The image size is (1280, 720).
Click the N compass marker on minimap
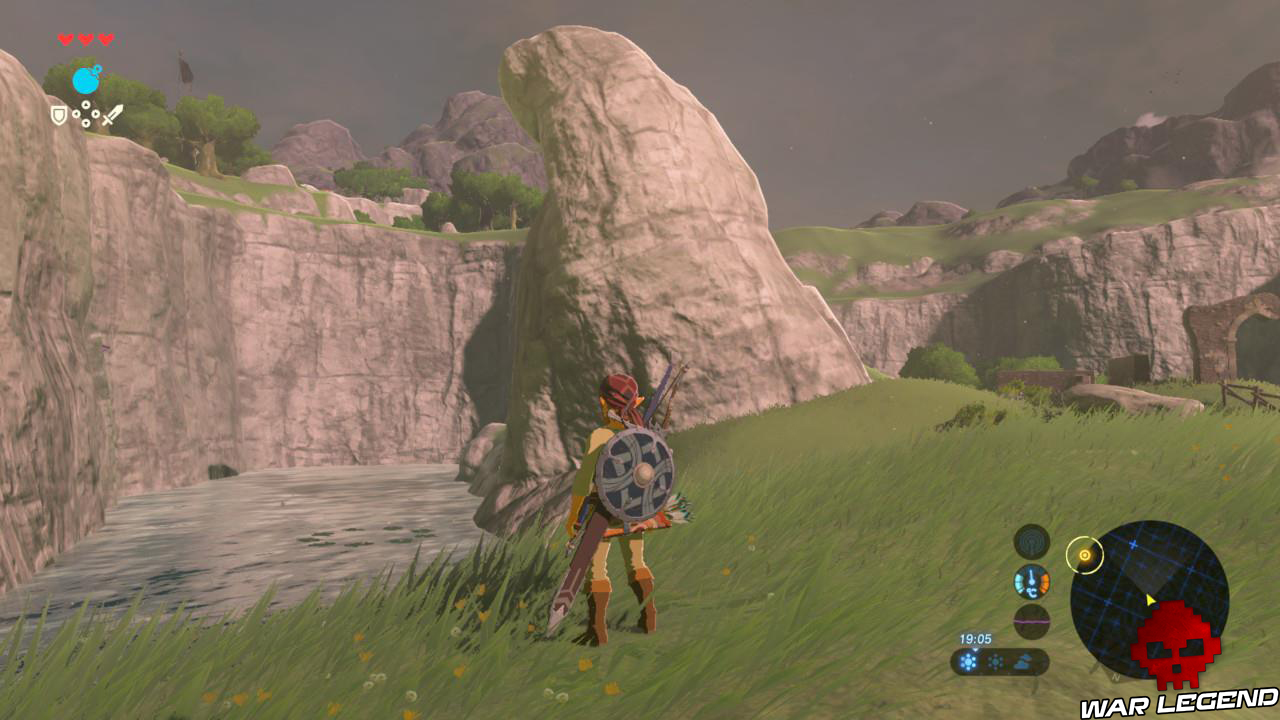tap(1115, 676)
